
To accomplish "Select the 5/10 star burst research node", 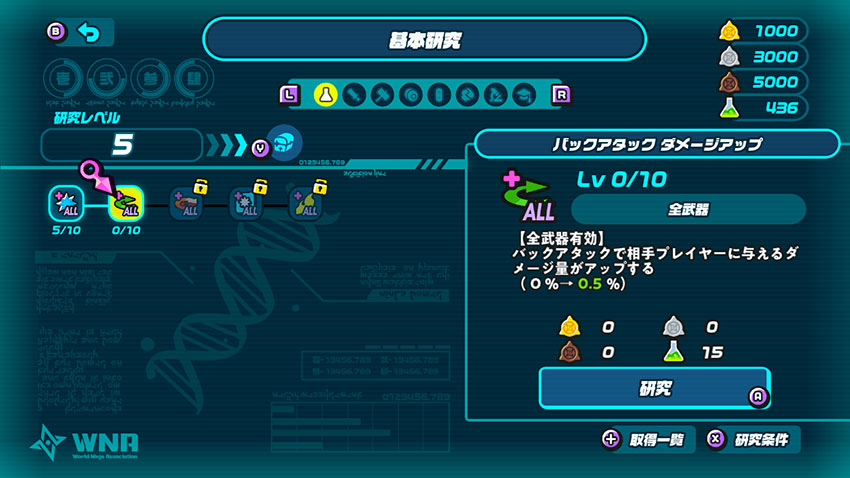I will click(65, 203).
